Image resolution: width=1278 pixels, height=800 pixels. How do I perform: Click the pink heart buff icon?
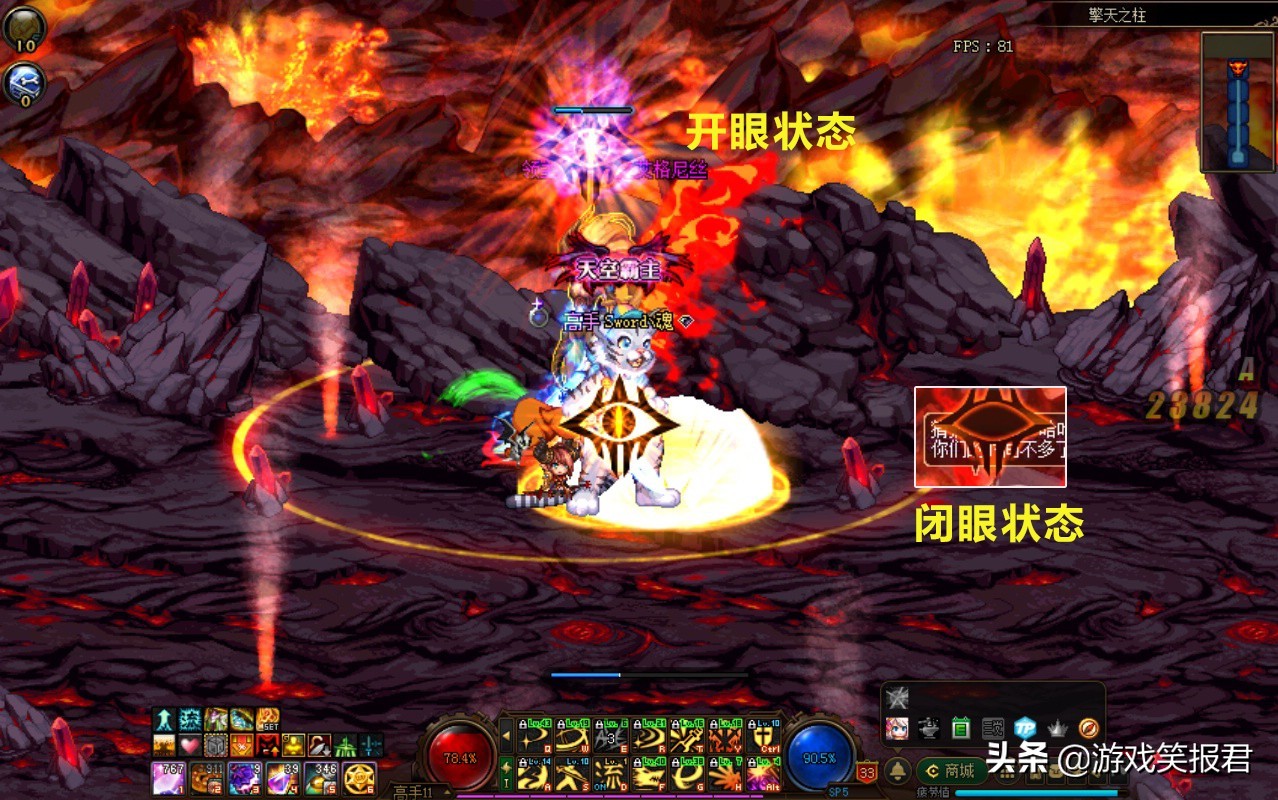[x=190, y=745]
